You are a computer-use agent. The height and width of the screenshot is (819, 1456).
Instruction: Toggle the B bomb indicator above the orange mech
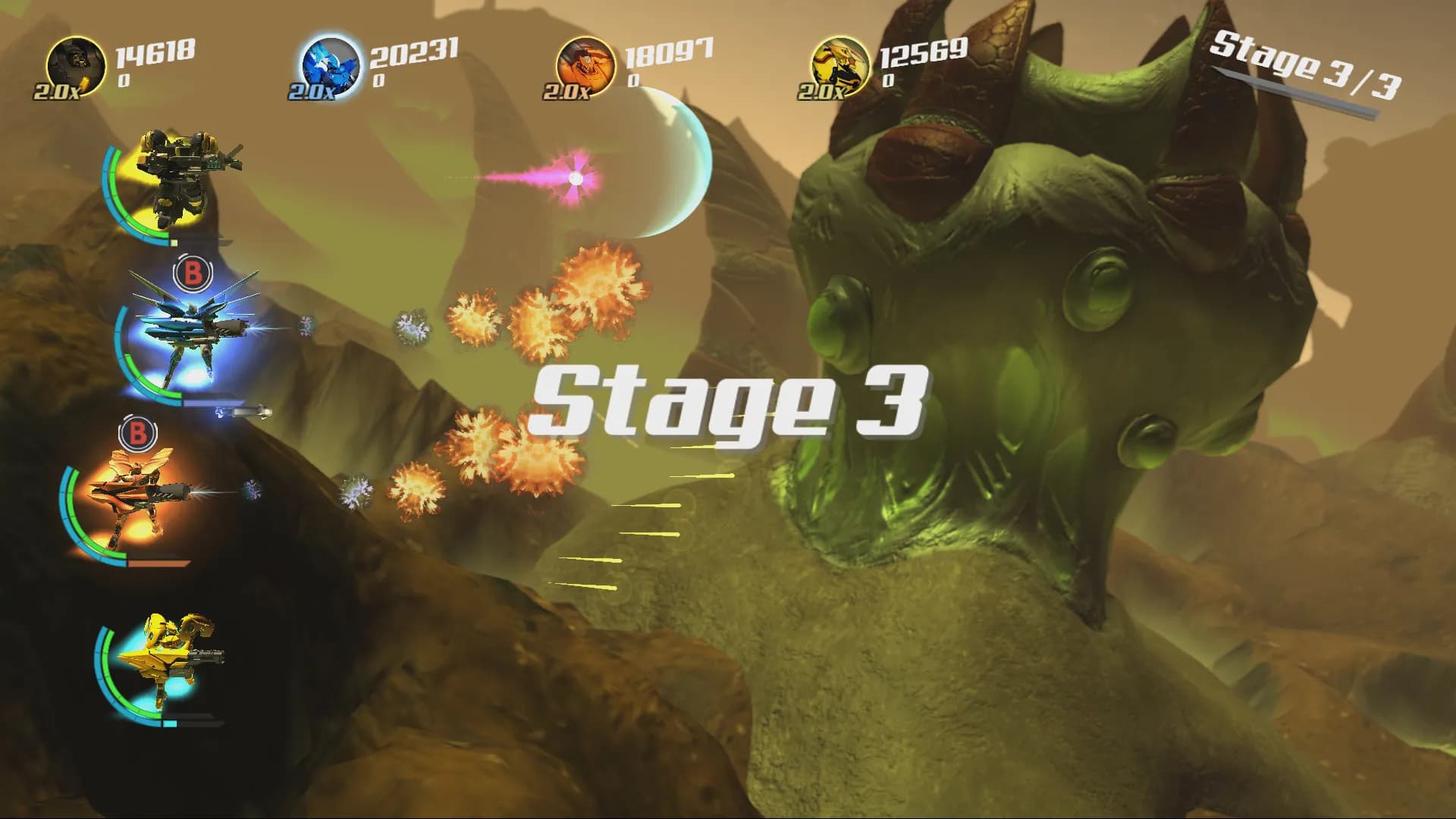coord(138,435)
